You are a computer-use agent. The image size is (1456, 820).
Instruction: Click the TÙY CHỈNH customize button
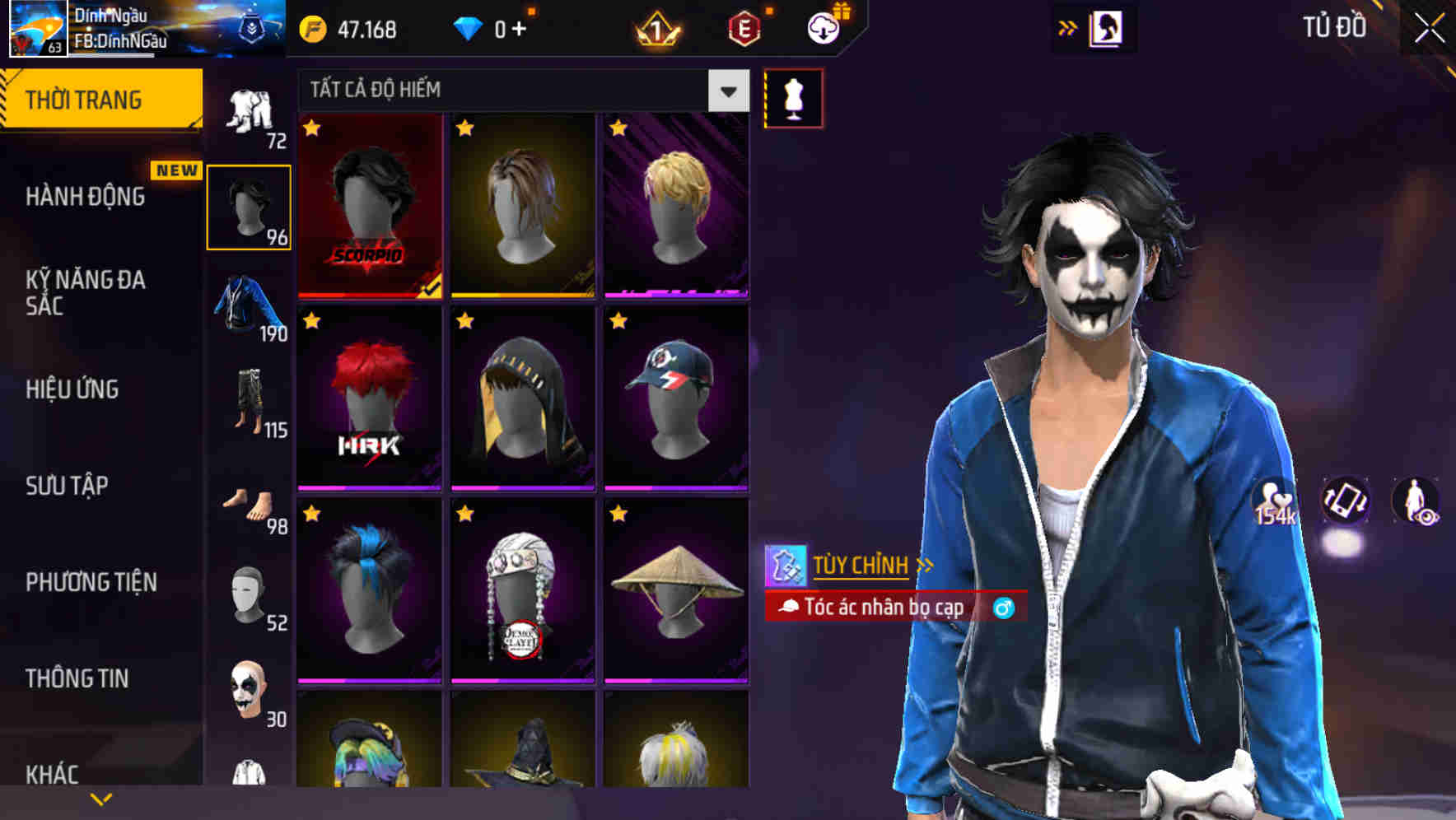pyautogui.click(x=859, y=566)
